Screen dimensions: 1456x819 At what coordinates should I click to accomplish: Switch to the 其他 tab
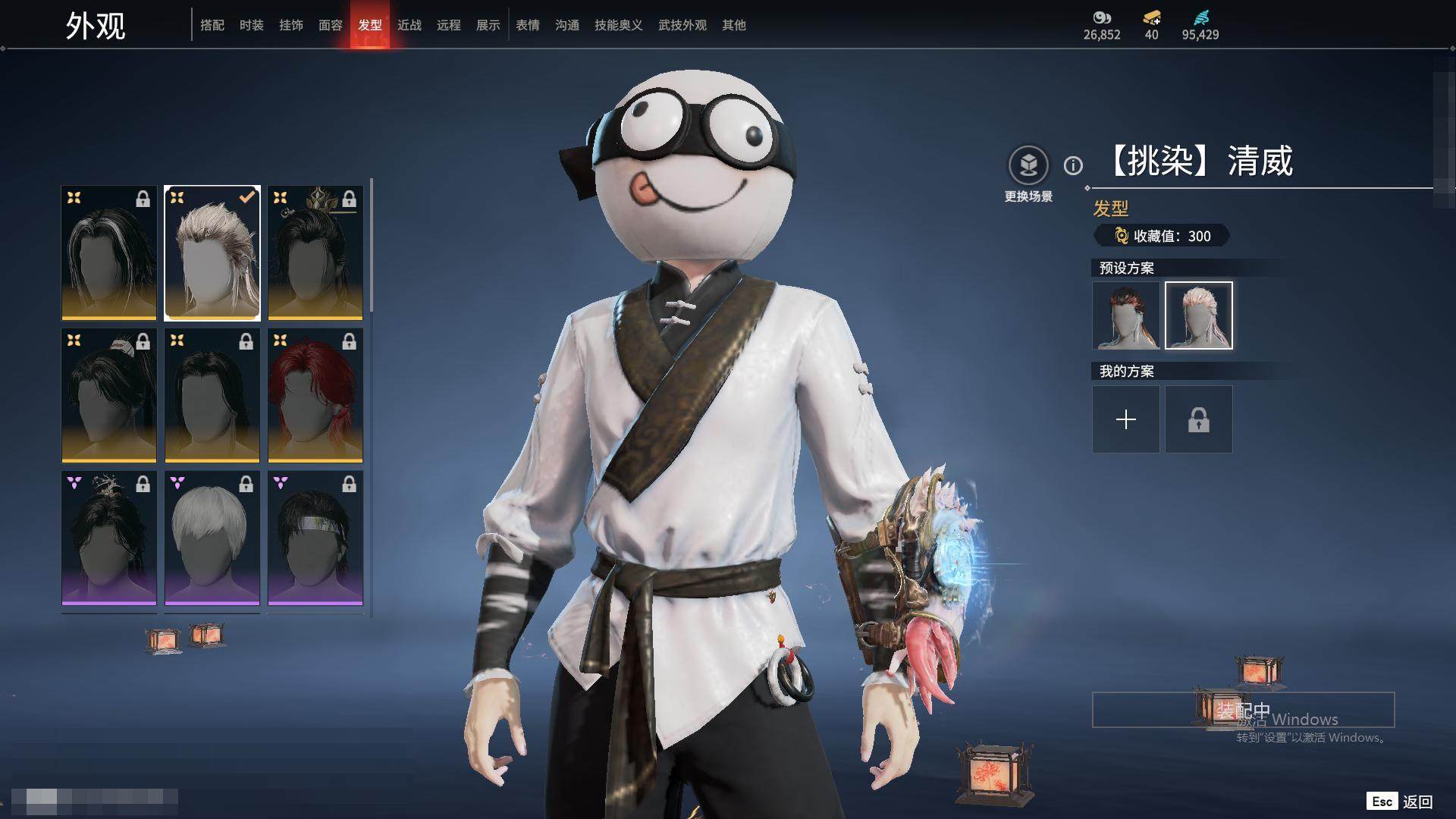[x=733, y=25]
